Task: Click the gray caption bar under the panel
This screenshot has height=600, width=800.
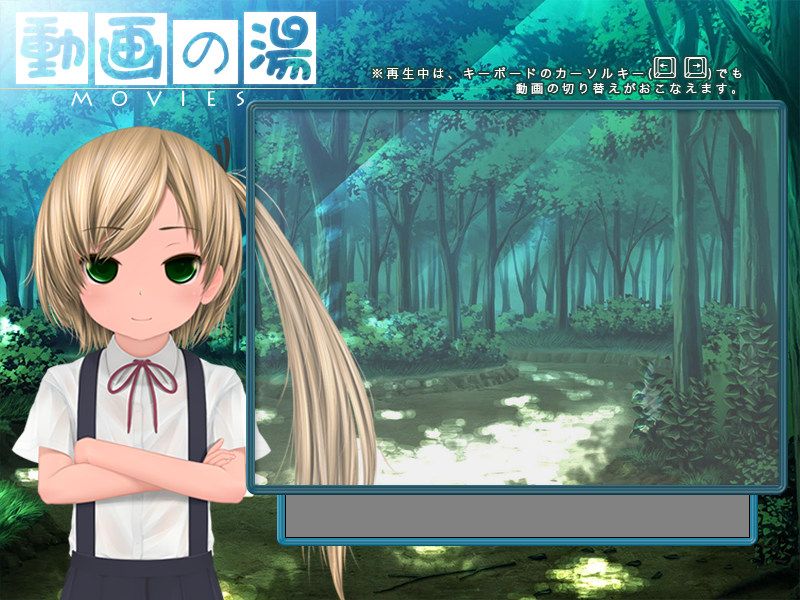Action: pyautogui.click(x=516, y=516)
